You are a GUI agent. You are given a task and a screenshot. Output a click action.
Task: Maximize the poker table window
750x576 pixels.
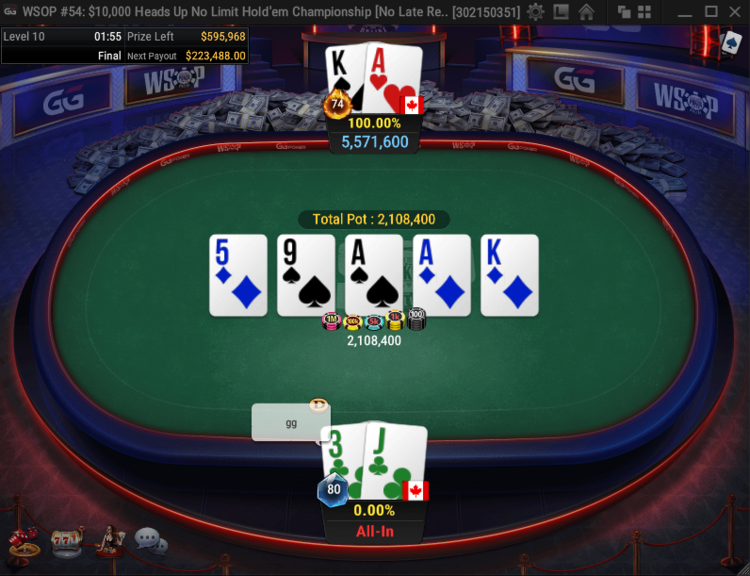[x=710, y=12]
